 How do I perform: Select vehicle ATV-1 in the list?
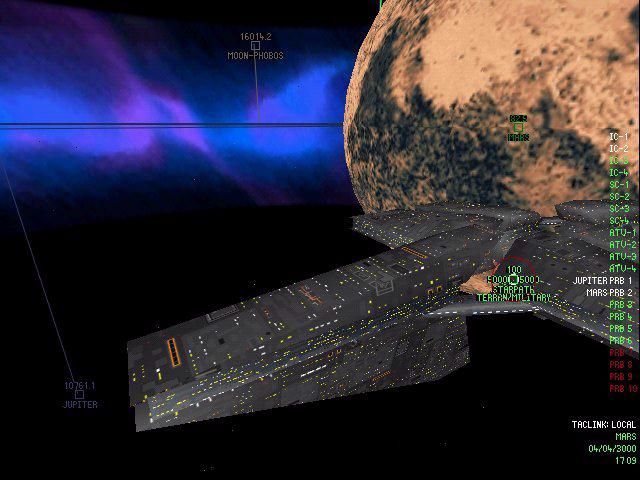coord(621,232)
